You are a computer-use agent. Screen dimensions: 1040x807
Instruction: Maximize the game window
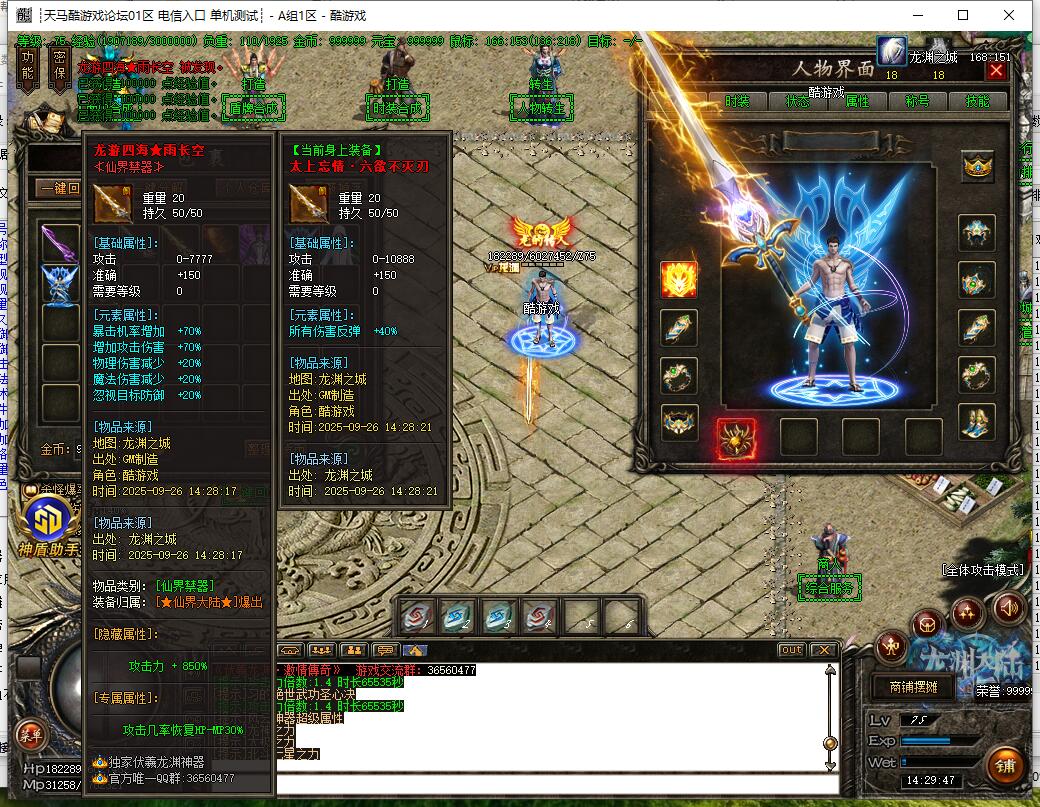pyautogui.click(x=963, y=15)
